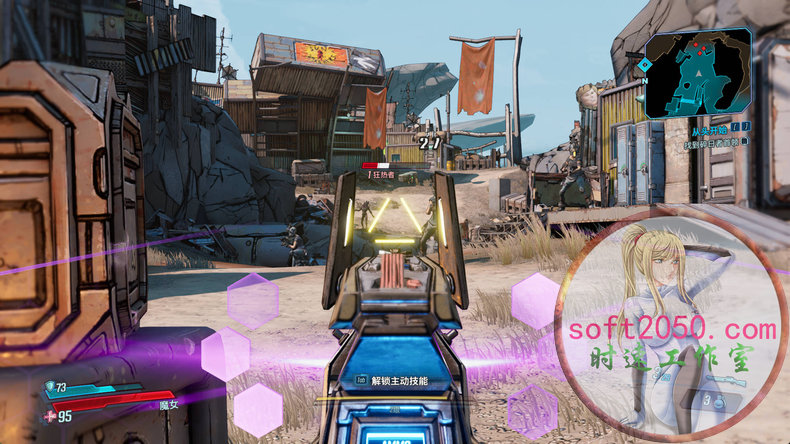This screenshot has width=790, height=444.
Task: Click the shield icon next to 73
Action: point(49,387)
